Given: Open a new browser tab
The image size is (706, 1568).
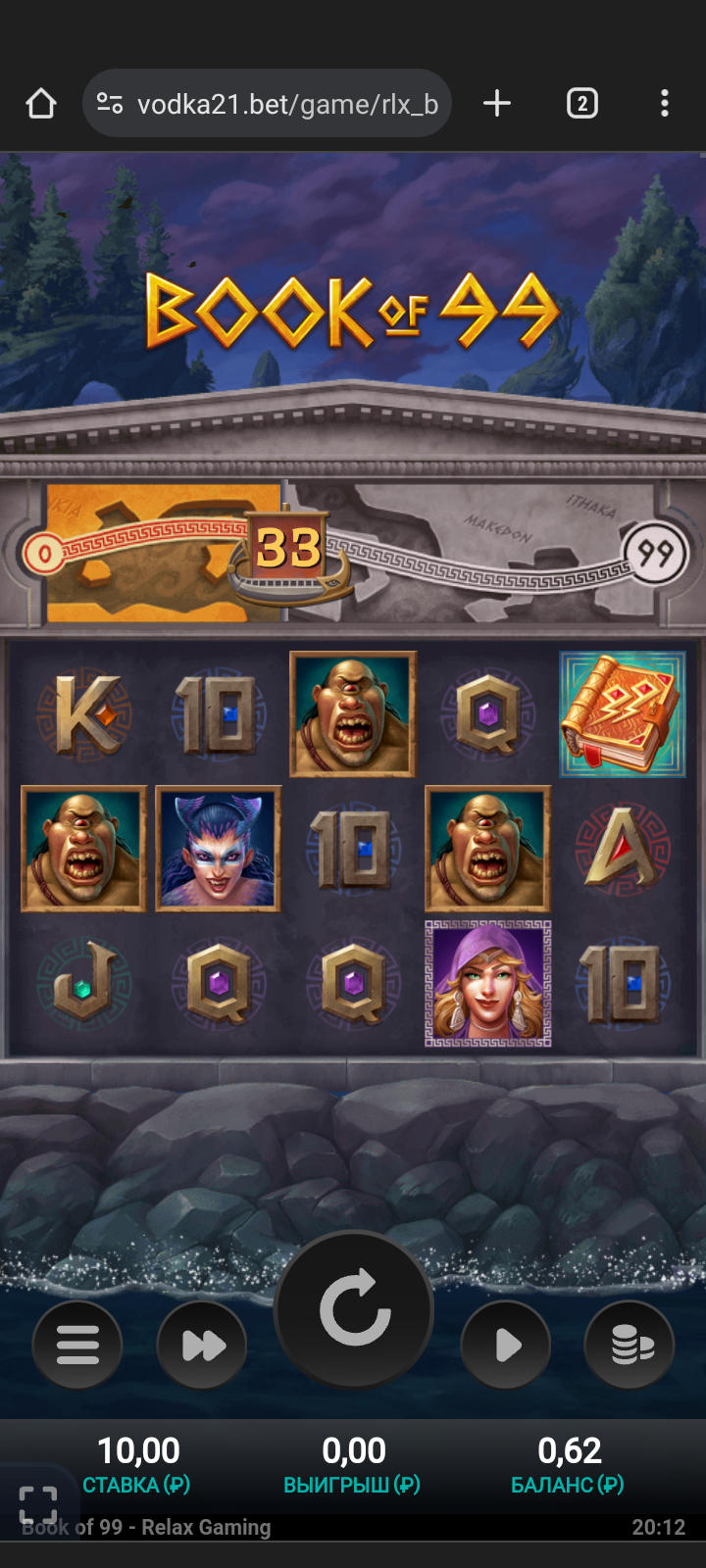Looking at the screenshot, I should click(x=497, y=104).
